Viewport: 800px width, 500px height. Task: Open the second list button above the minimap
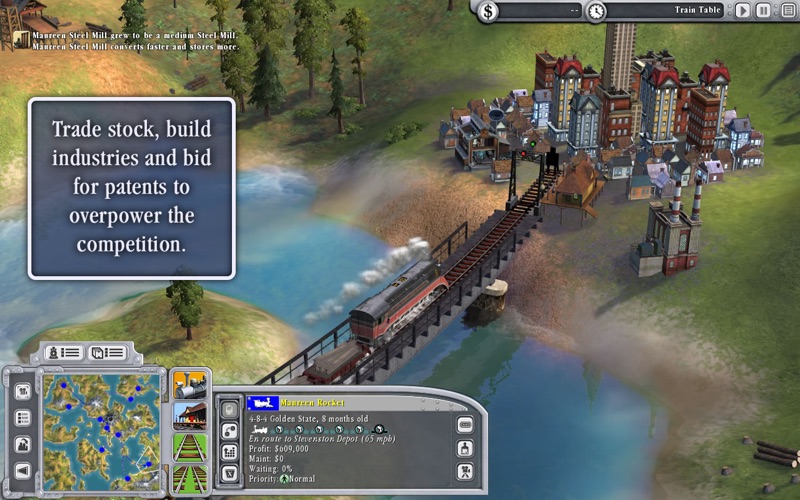point(107,353)
